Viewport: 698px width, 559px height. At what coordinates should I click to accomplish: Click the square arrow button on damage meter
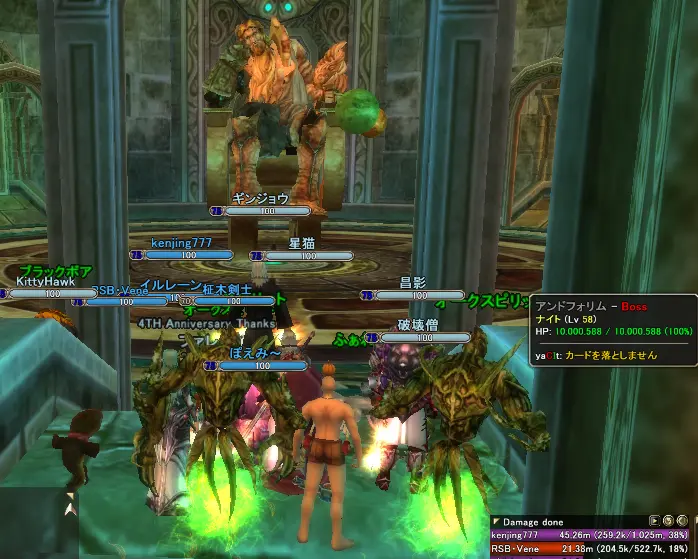654,522
